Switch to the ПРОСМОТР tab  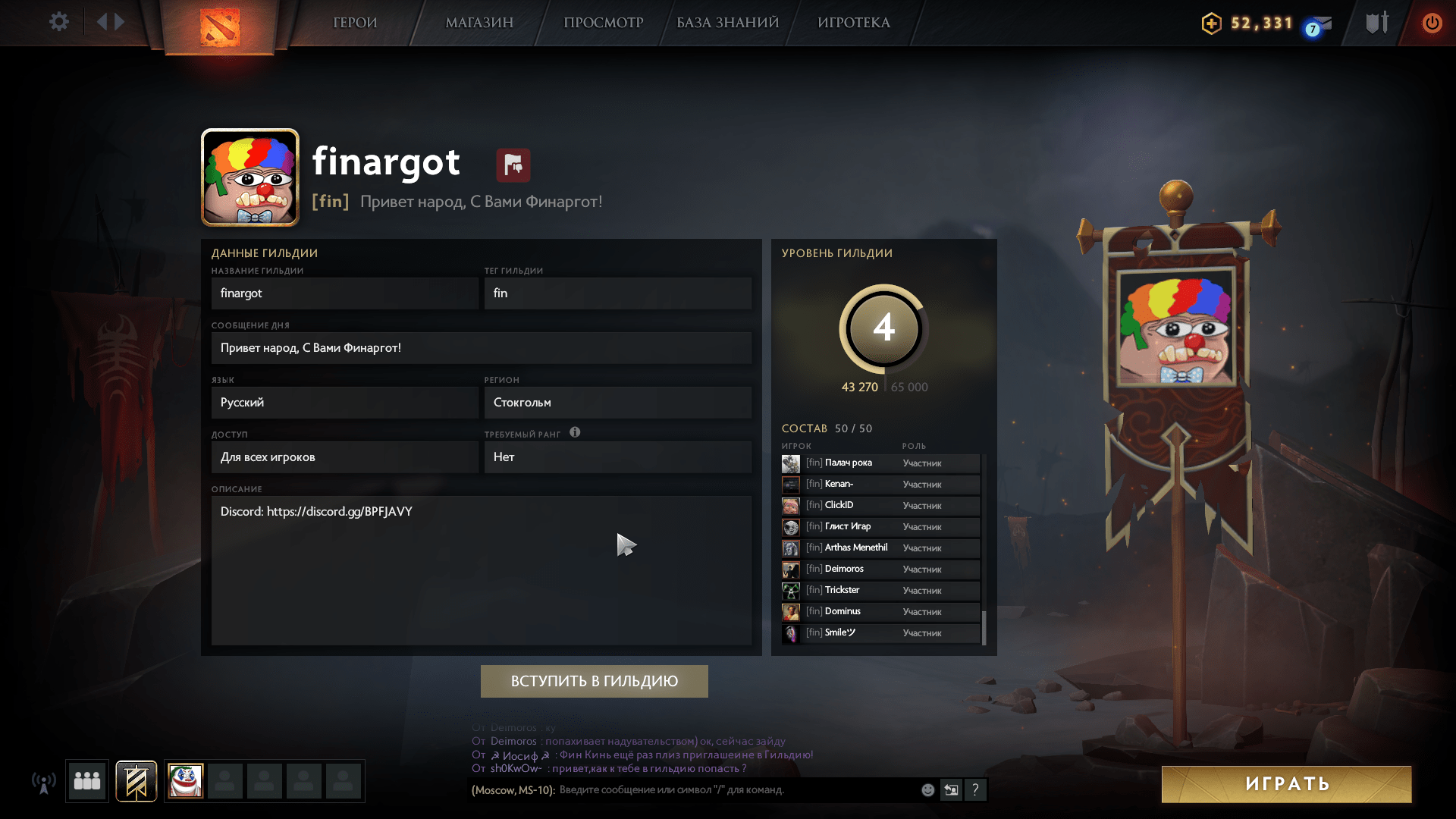tap(603, 23)
